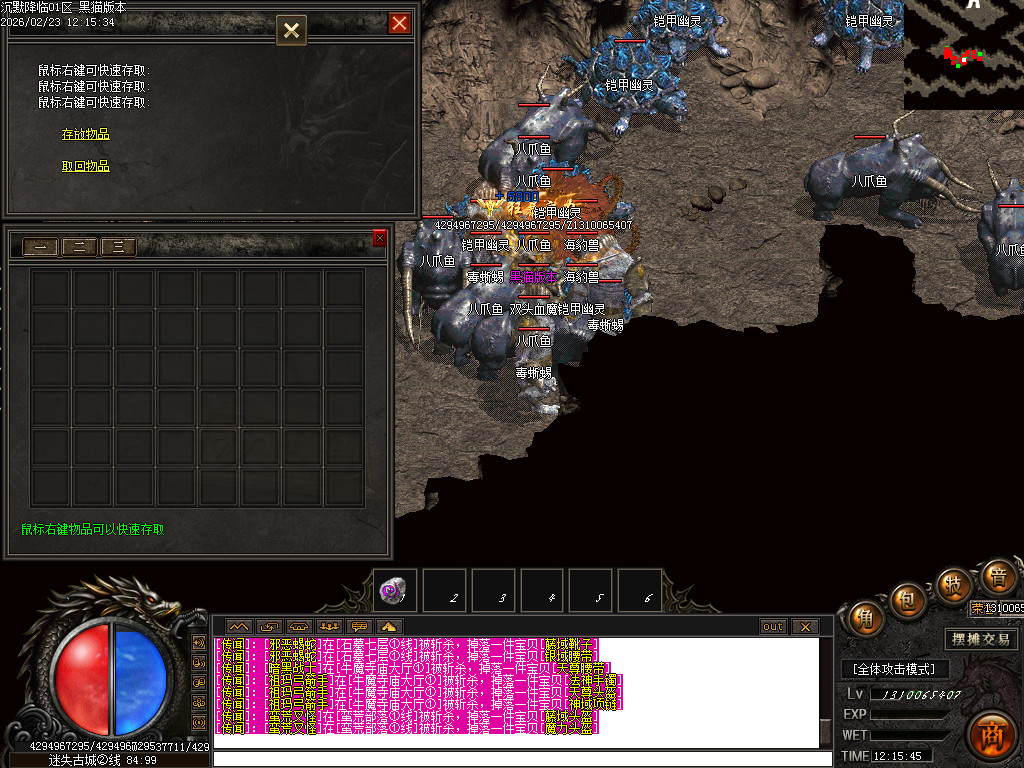Viewport: 1024px width, 768px height.
Task: Toggle the 全体攻击模式 attack mode
Action: (x=894, y=669)
